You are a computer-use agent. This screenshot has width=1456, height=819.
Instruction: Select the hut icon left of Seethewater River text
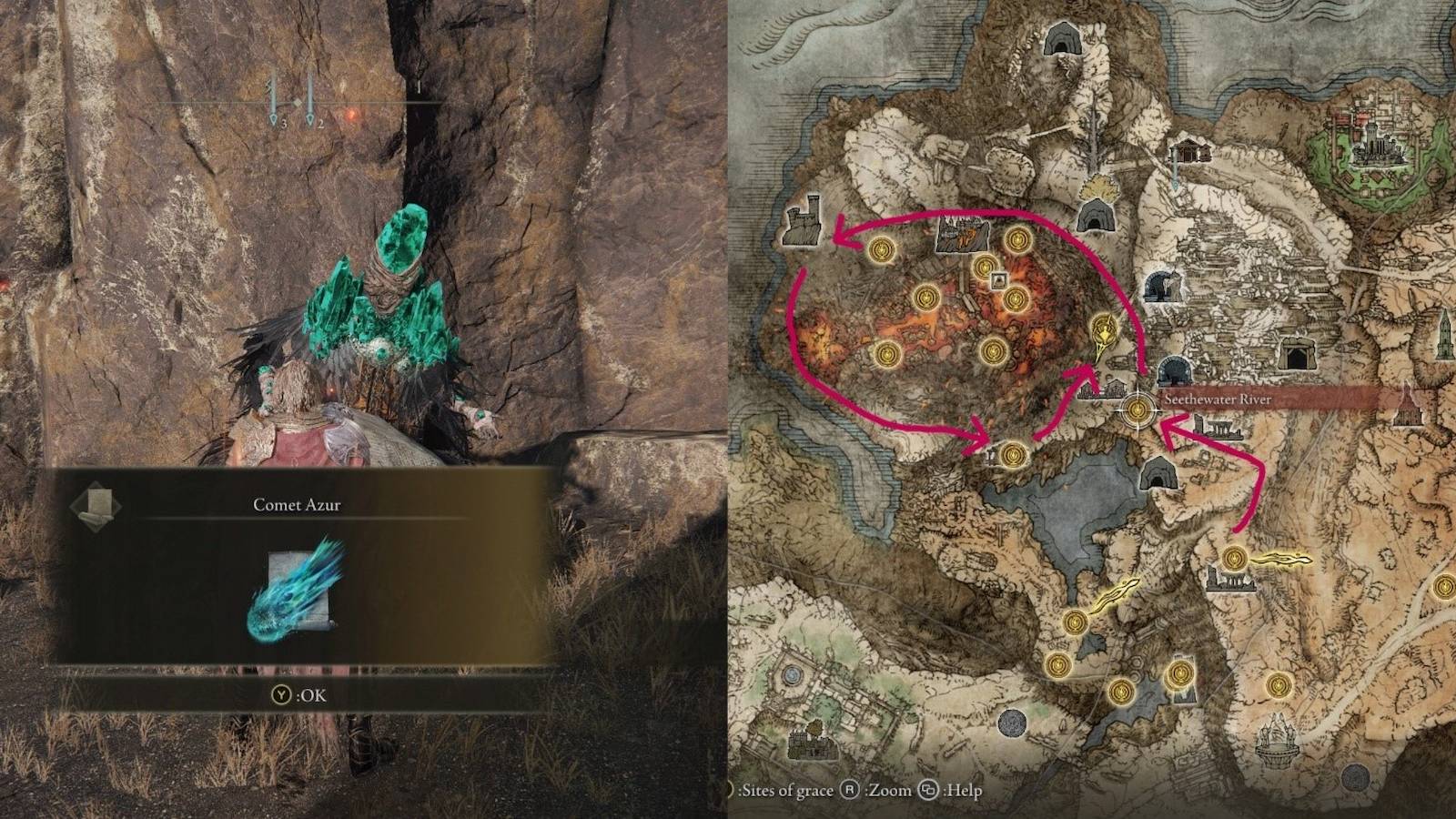tap(1115, 387)
